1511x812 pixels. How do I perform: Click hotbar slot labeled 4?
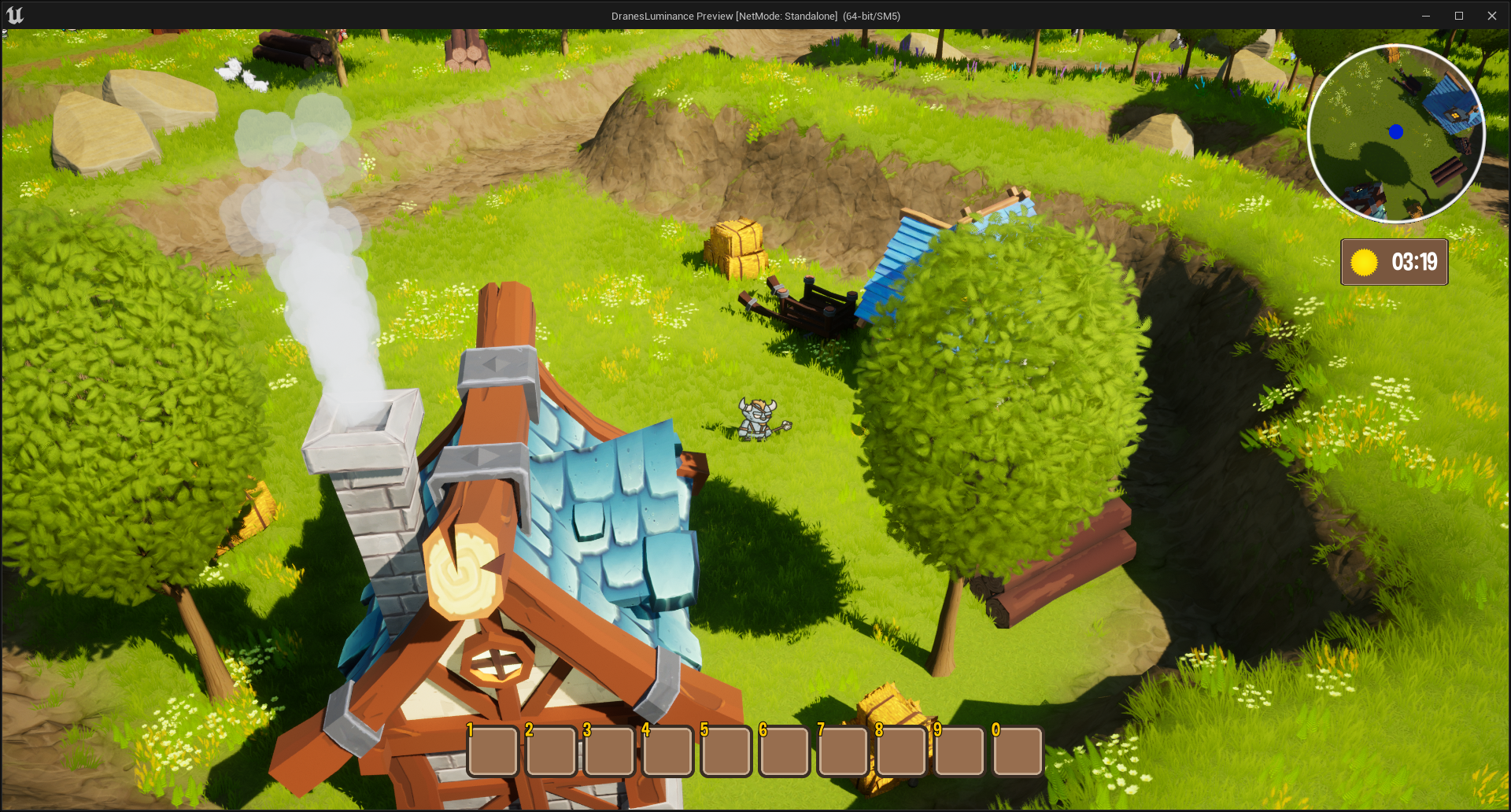click(668, 751)
